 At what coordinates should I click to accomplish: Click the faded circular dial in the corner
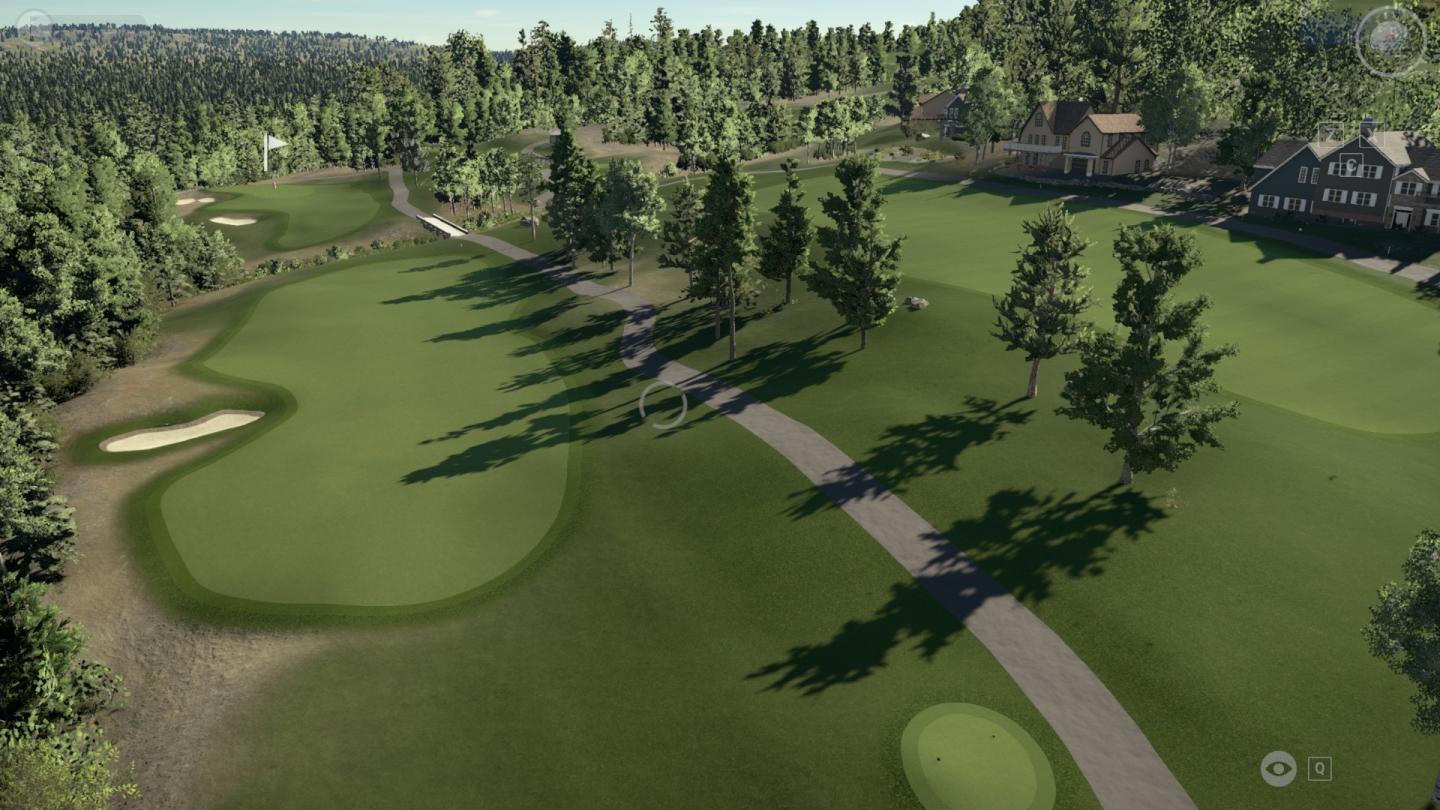click(1390, 42)
